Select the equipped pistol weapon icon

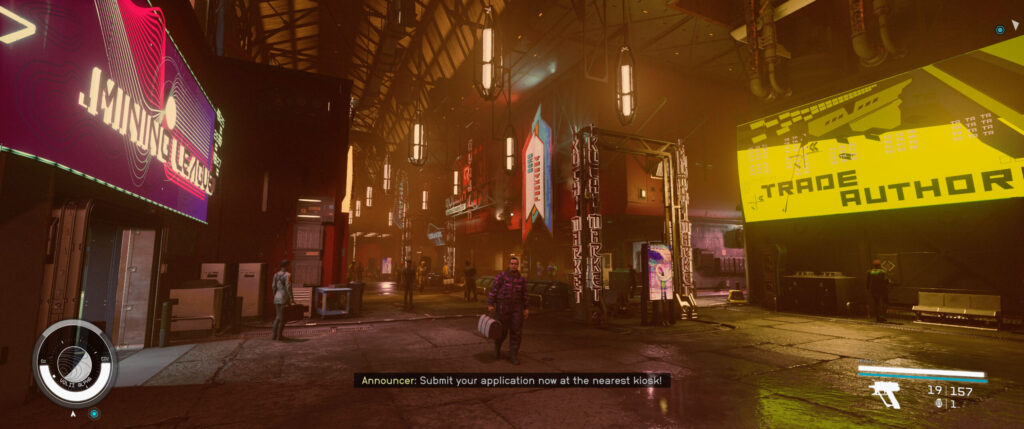886,394
